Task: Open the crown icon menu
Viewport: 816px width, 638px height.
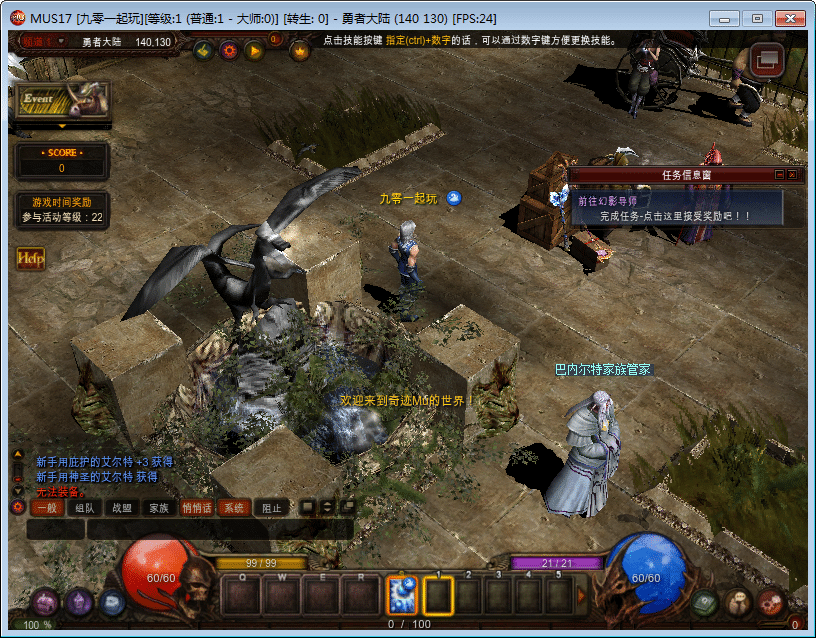Action: [x=299, y=50]
